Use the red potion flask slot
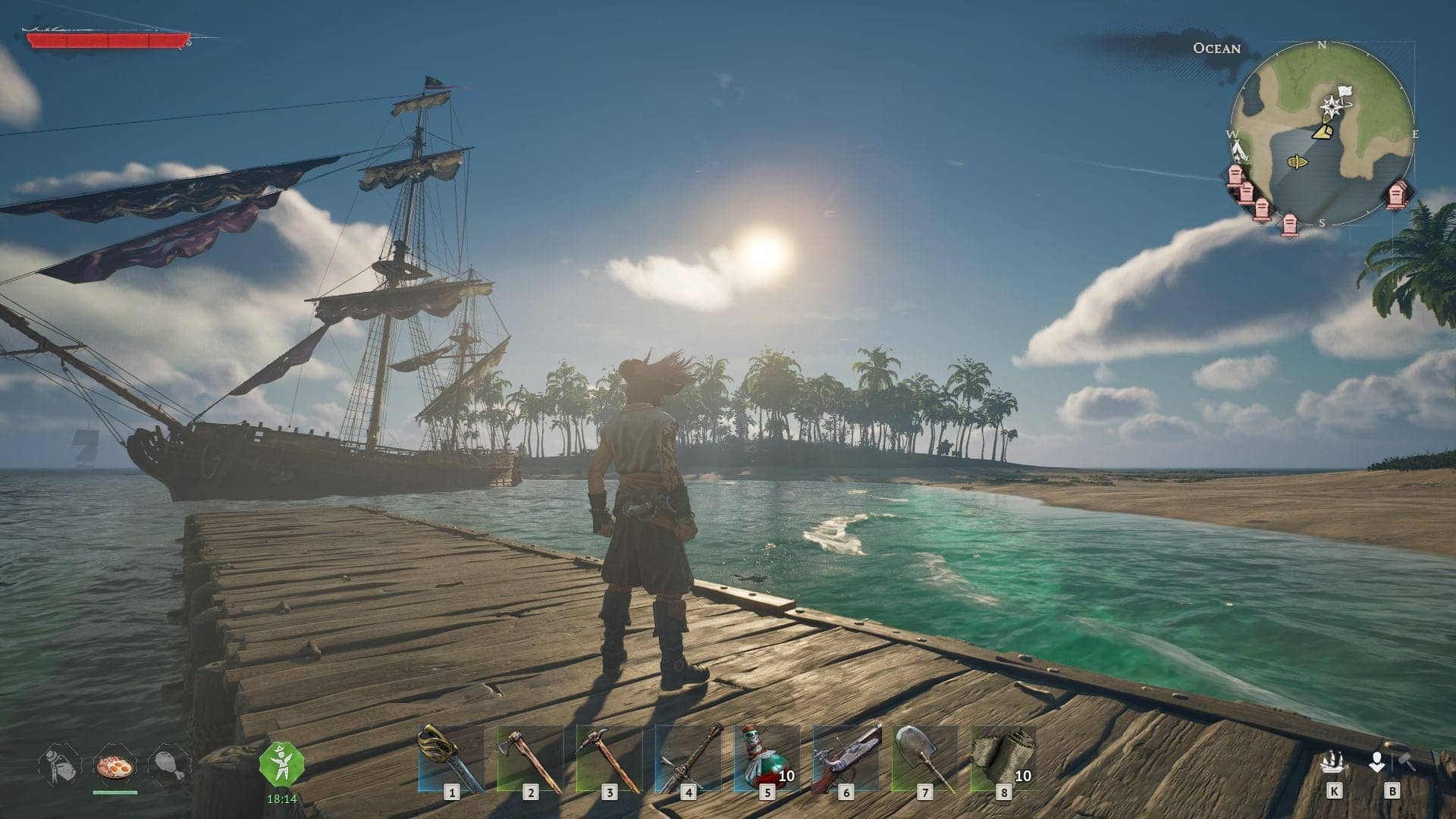 point(766,759)
